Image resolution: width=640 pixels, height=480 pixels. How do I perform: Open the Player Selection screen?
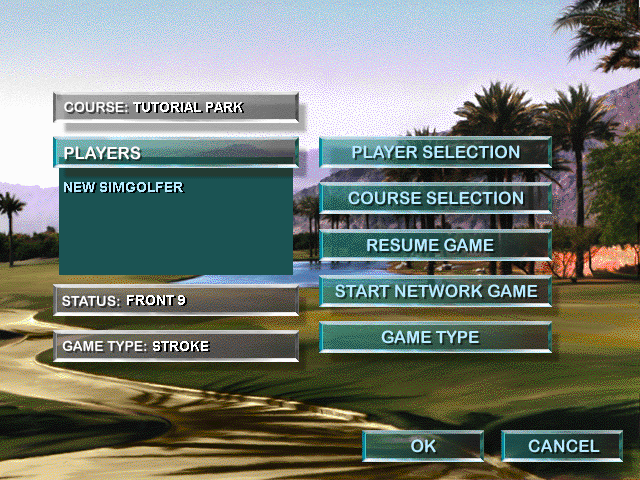tap(435, 153)
